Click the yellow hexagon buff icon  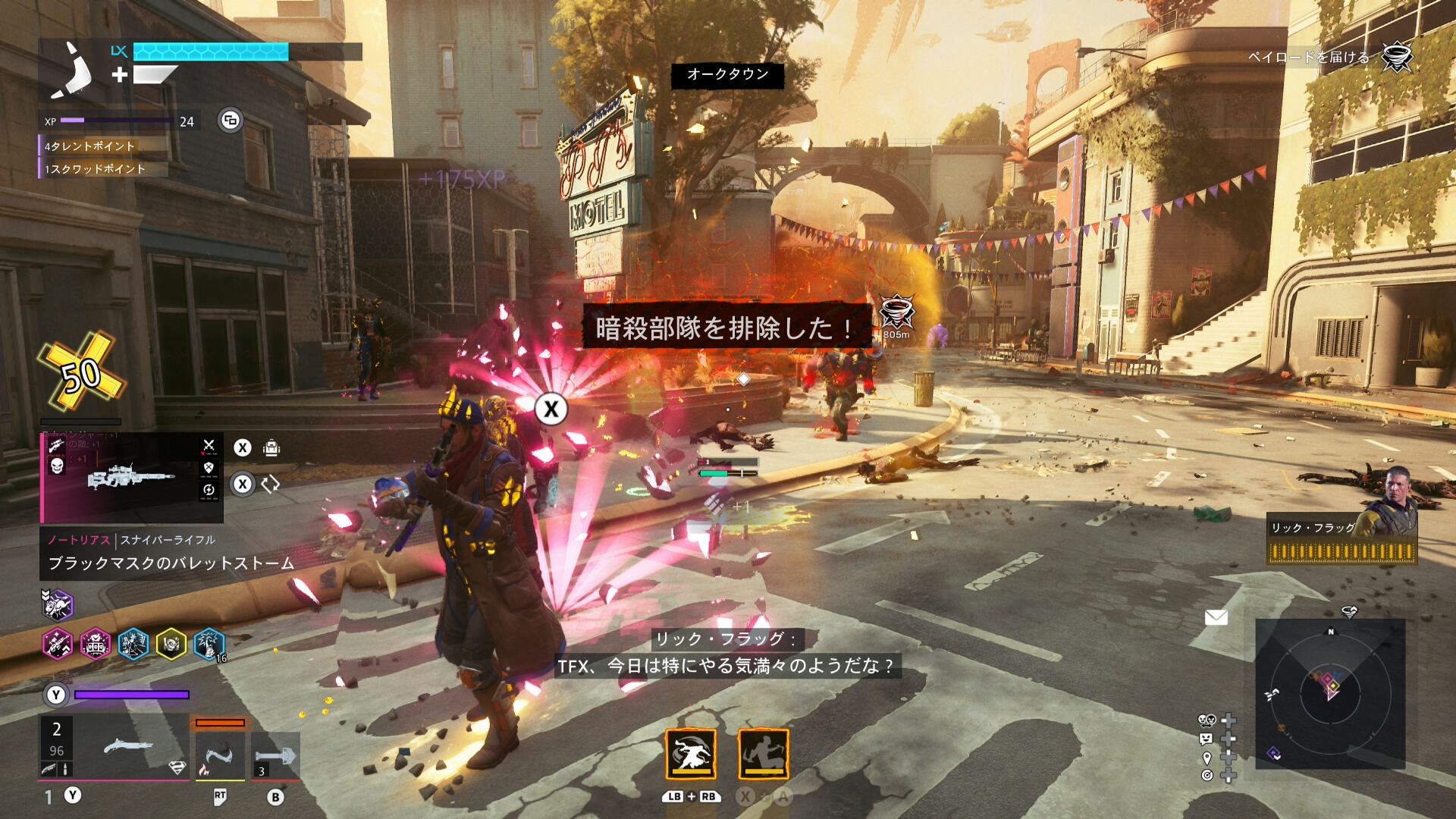[x=171, y=645]
